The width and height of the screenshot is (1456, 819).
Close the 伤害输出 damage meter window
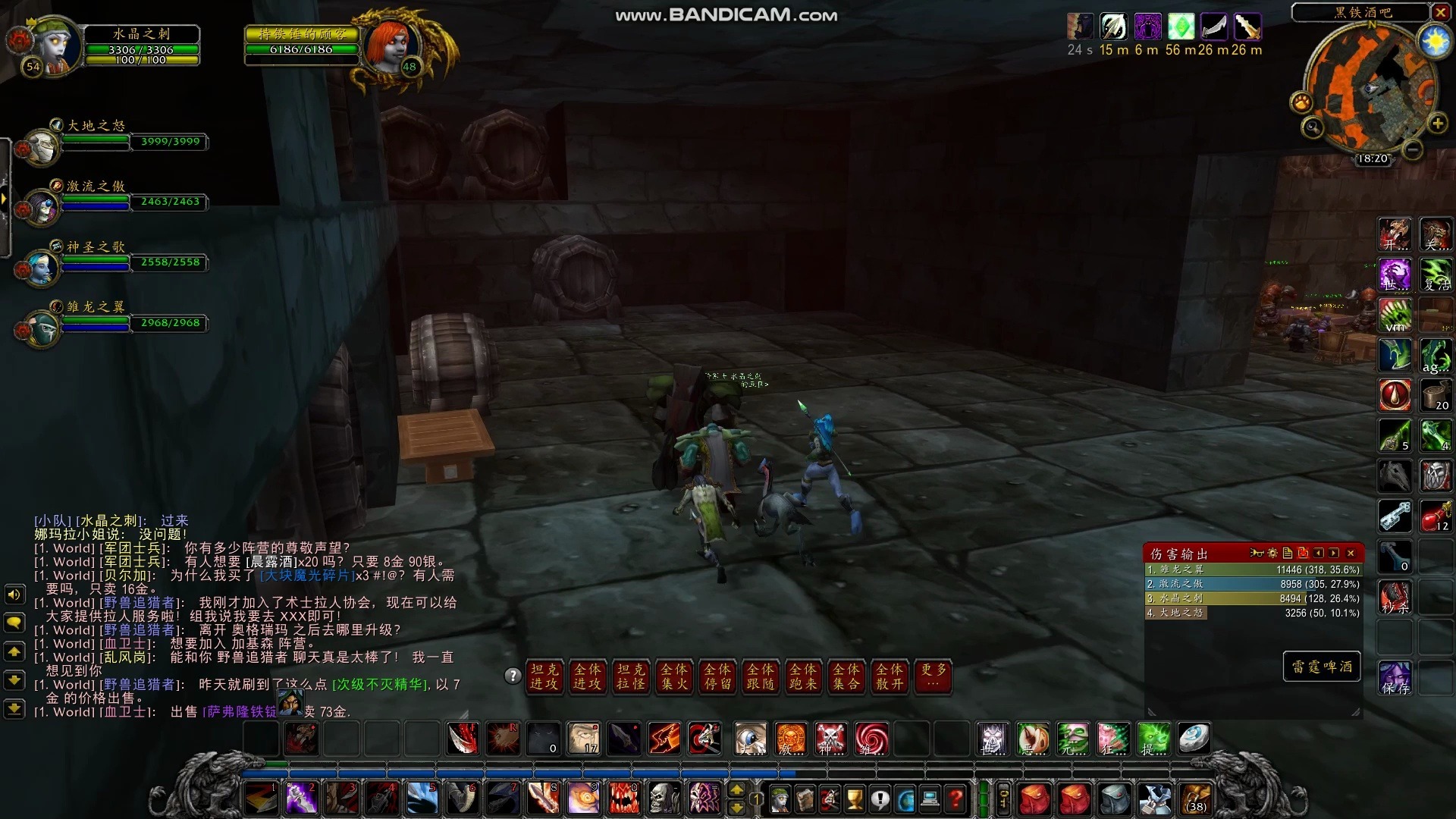click(x=1351, y=554)
